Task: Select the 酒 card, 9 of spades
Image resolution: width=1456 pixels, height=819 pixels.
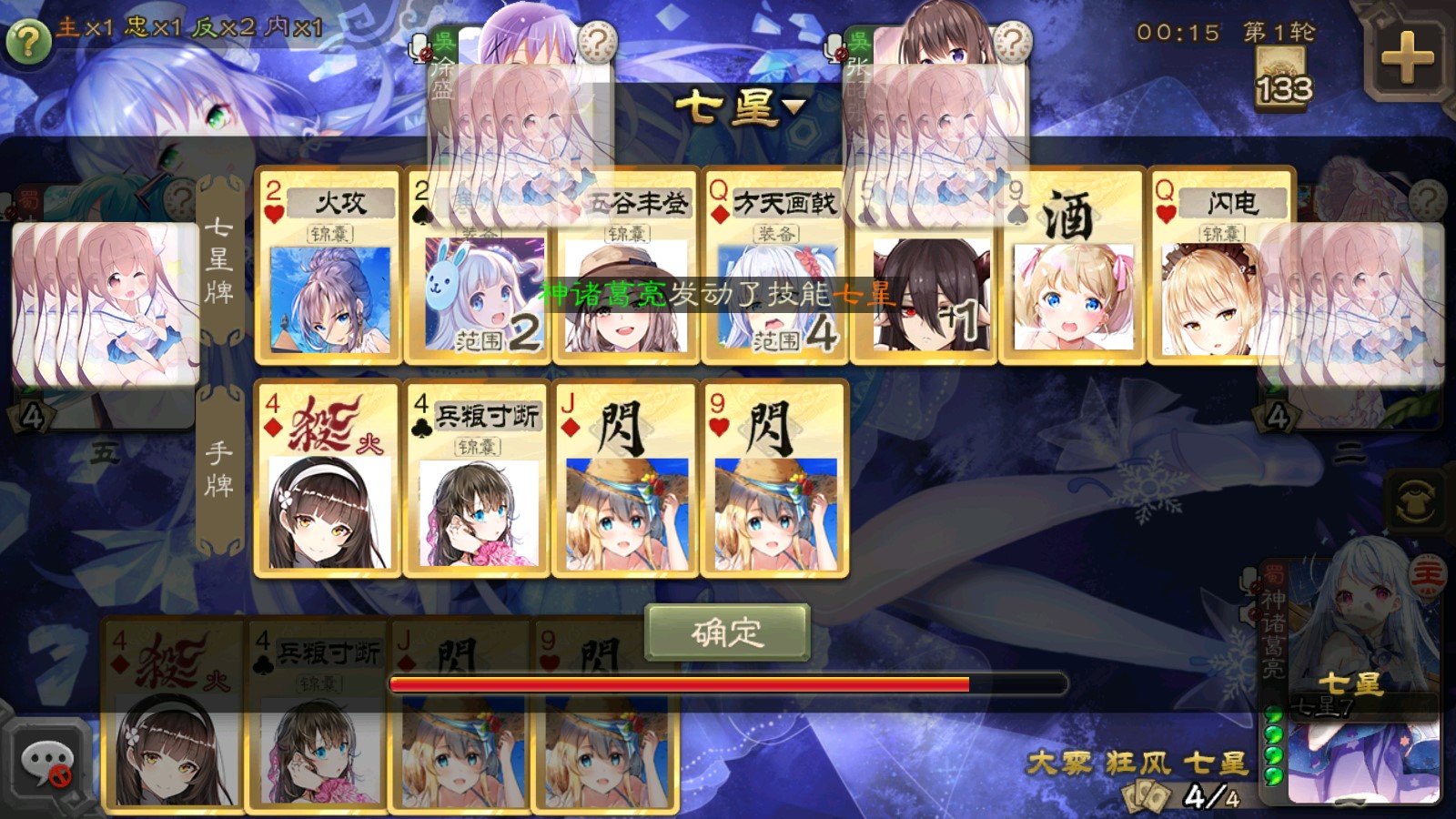Action: (x=1072, y=266)
